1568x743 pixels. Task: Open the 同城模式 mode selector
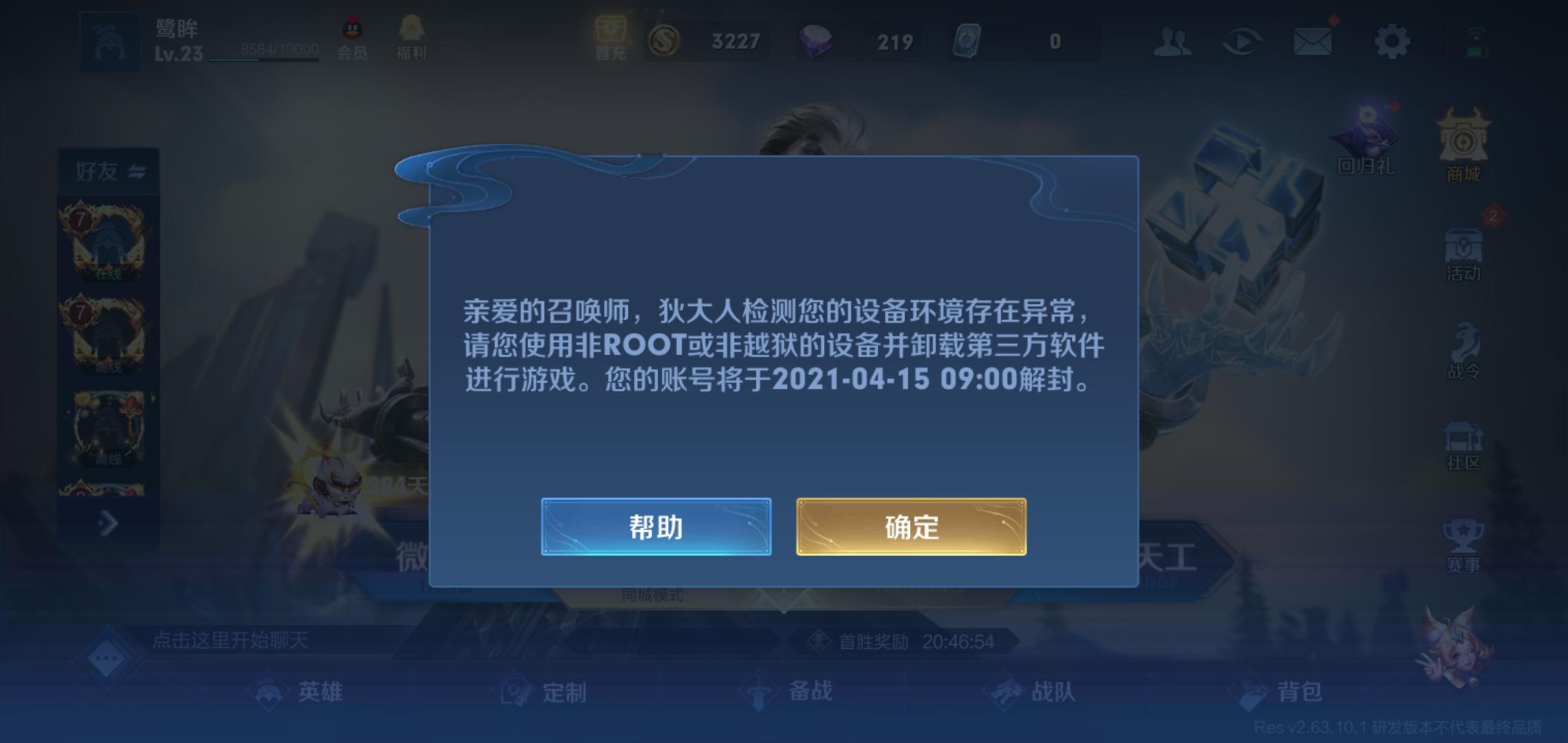pyautogui.click(x=653, y=594)
